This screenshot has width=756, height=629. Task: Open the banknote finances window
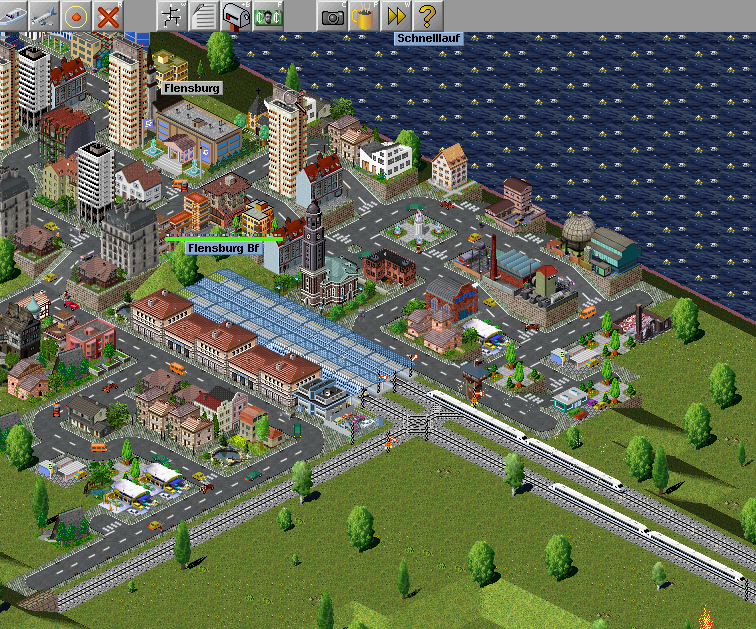[267, 15]
